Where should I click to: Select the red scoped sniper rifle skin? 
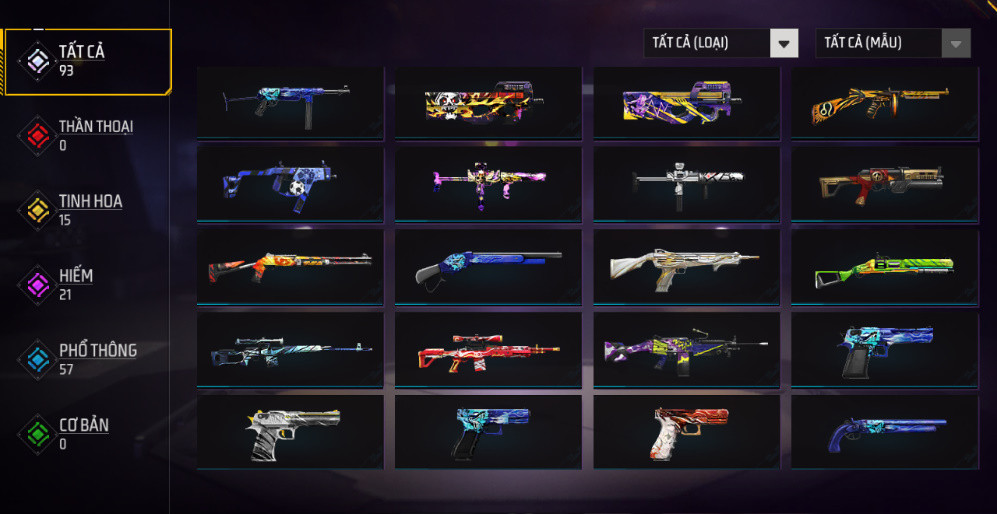click(488, 349)
